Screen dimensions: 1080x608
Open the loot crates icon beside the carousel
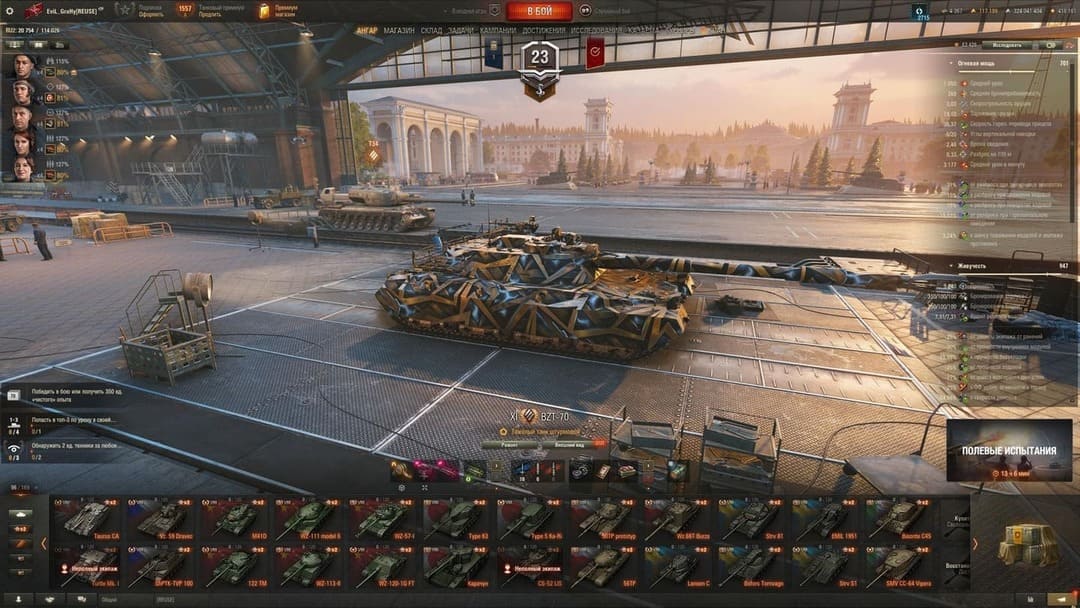point(1027,544)
